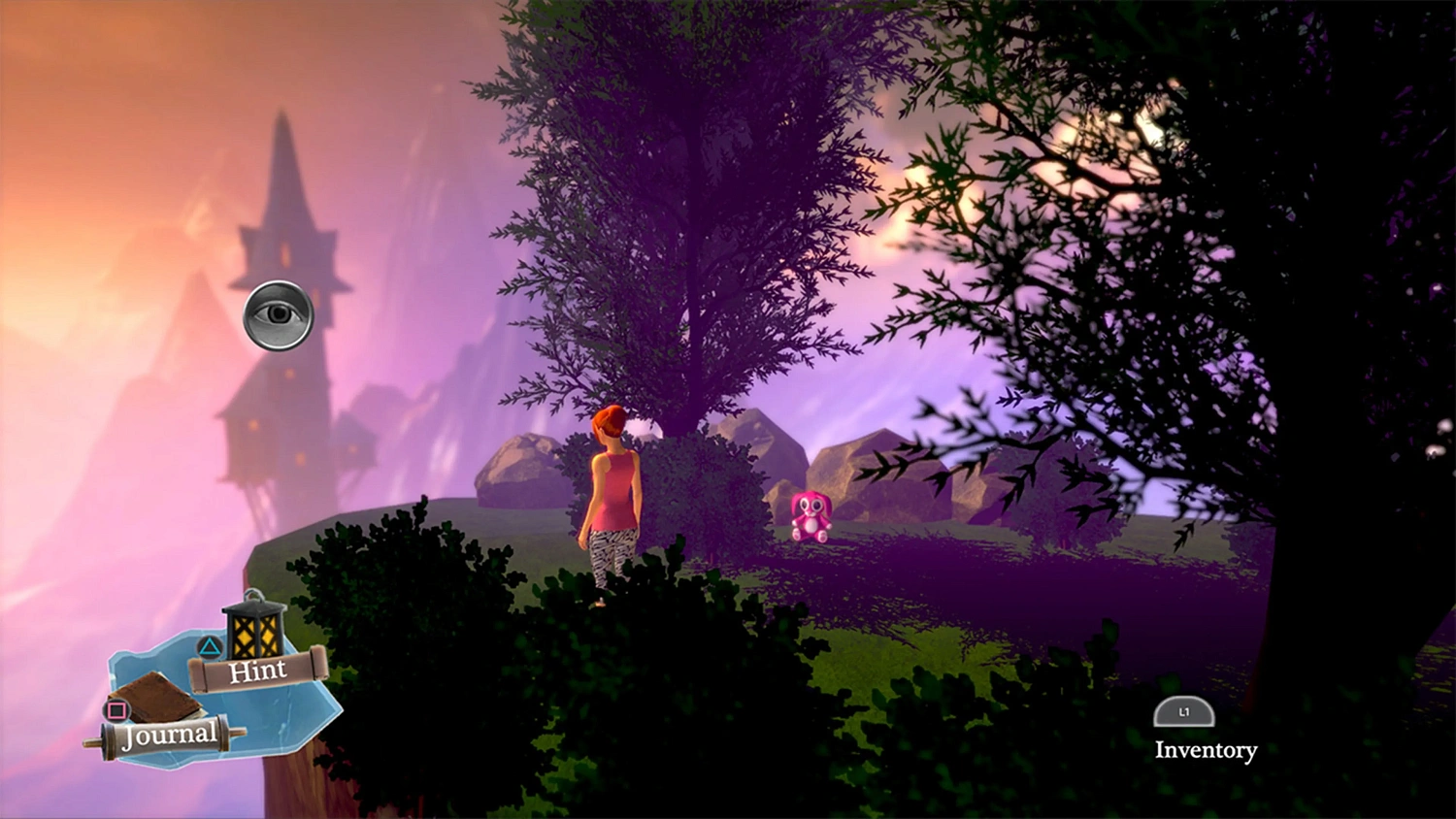Select the glowing lantern panes on the Hint lantern
This screenshot has height=819, width=1456.
252,636
